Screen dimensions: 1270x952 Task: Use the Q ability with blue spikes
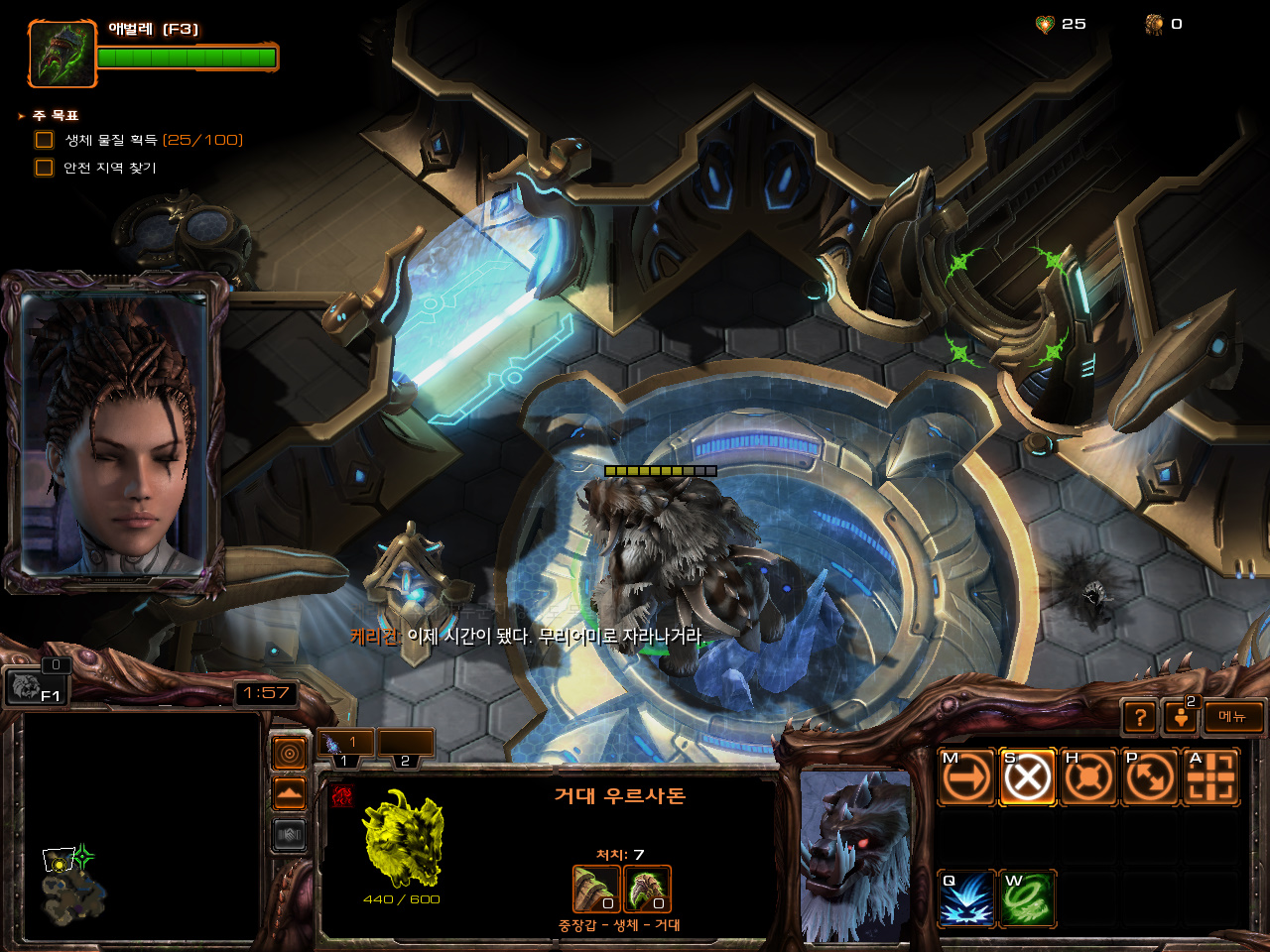click(966, 898)
